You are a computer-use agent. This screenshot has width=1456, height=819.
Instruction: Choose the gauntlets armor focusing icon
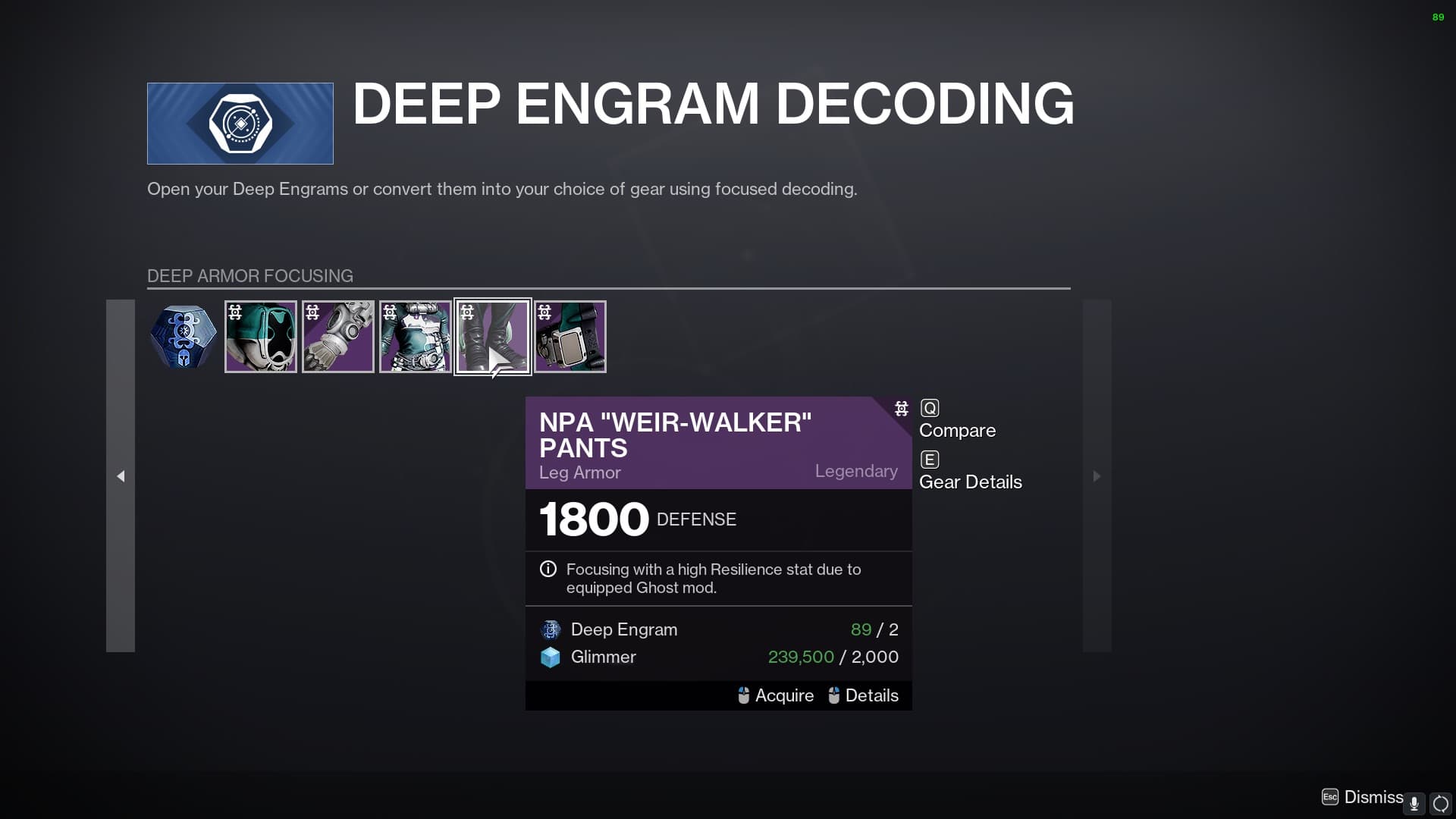[x=337, y=336]
